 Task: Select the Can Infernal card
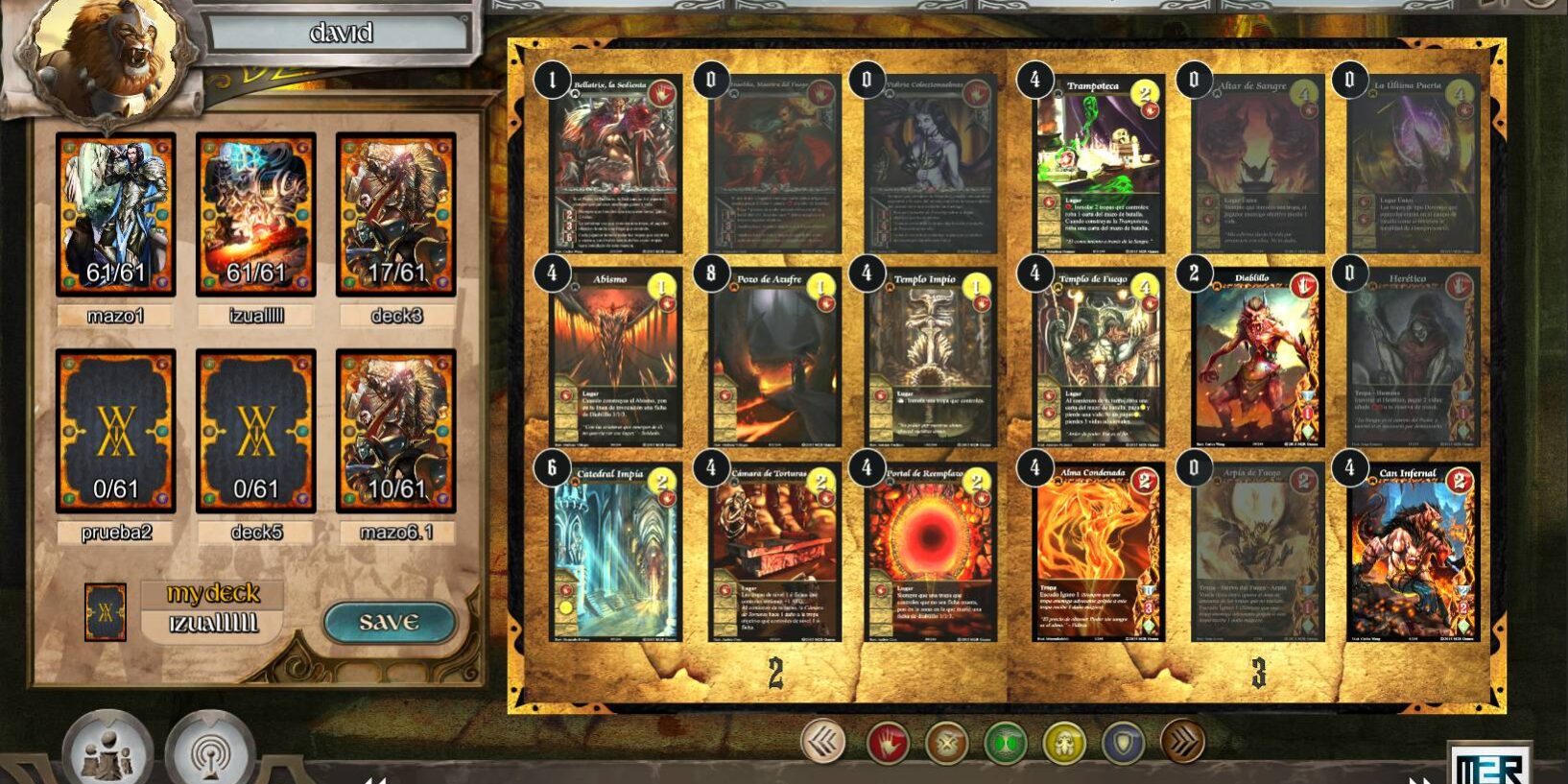[x=1414, y=554]
